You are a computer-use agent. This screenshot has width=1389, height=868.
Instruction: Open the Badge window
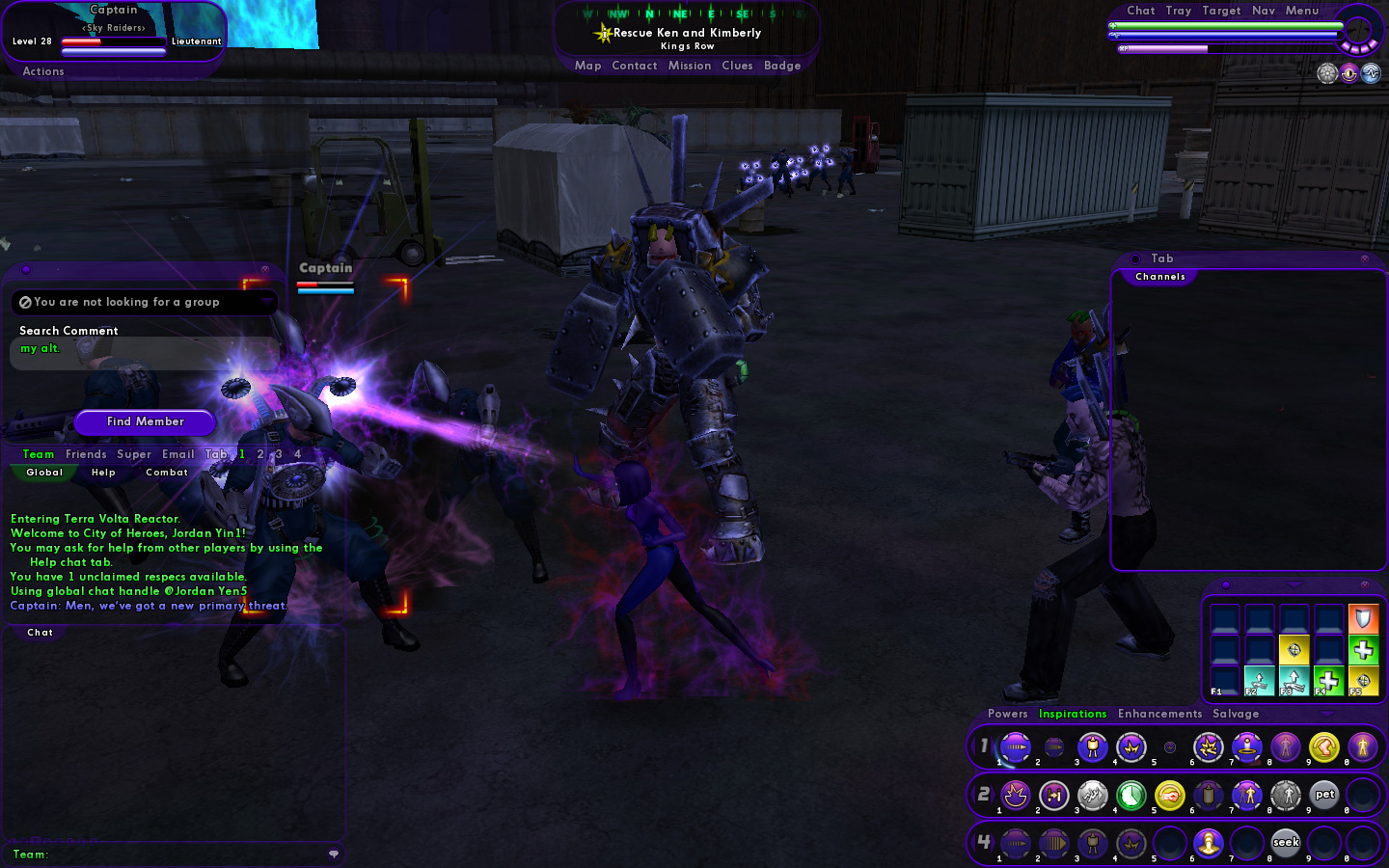pos(782,66)
